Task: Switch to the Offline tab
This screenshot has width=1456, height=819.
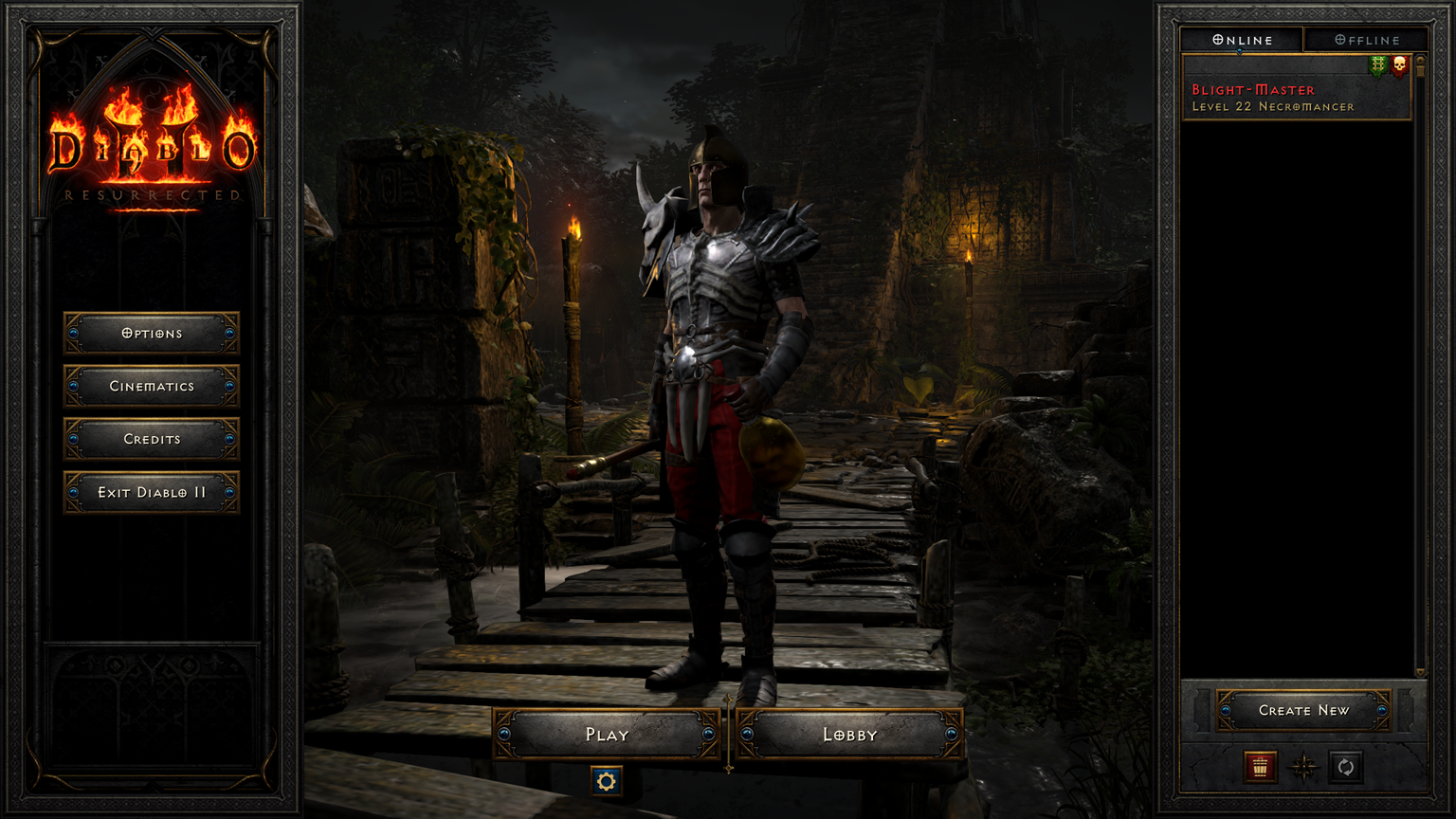Action: 1365,39
